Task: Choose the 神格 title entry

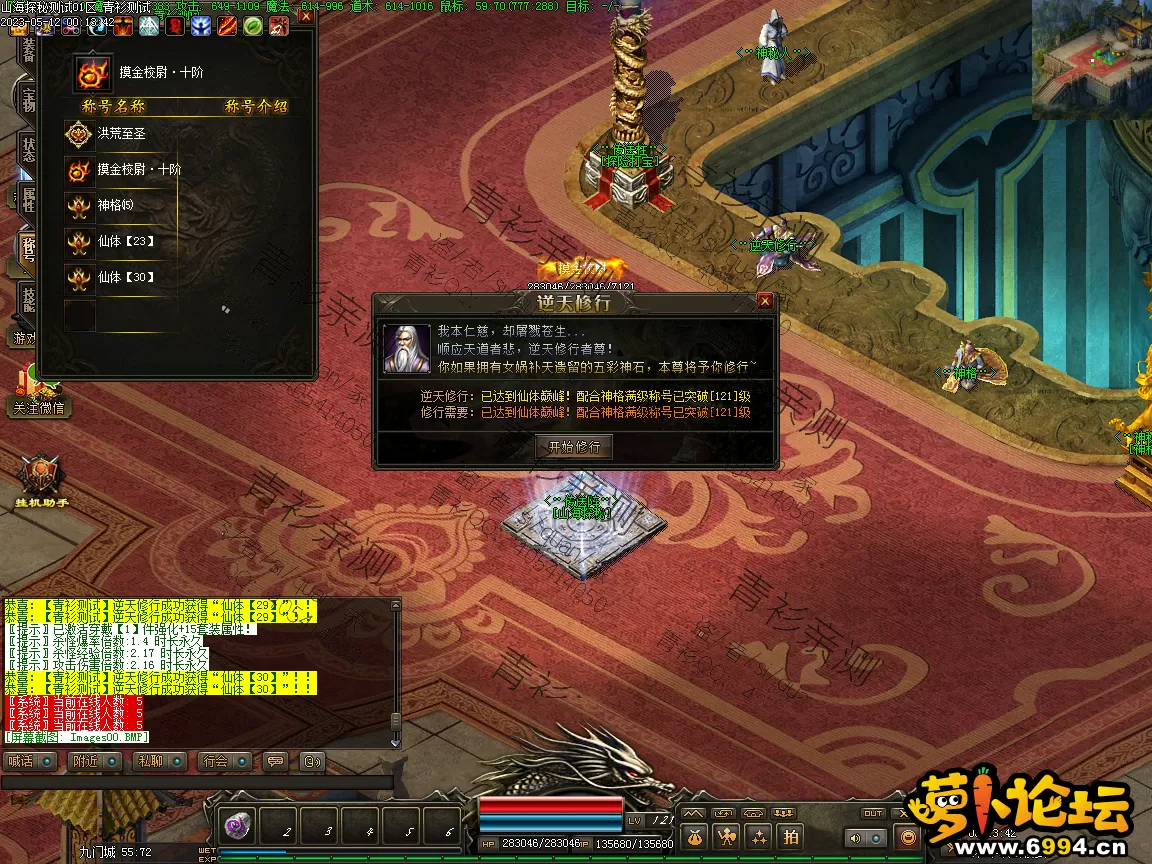Action: [115, 206]
